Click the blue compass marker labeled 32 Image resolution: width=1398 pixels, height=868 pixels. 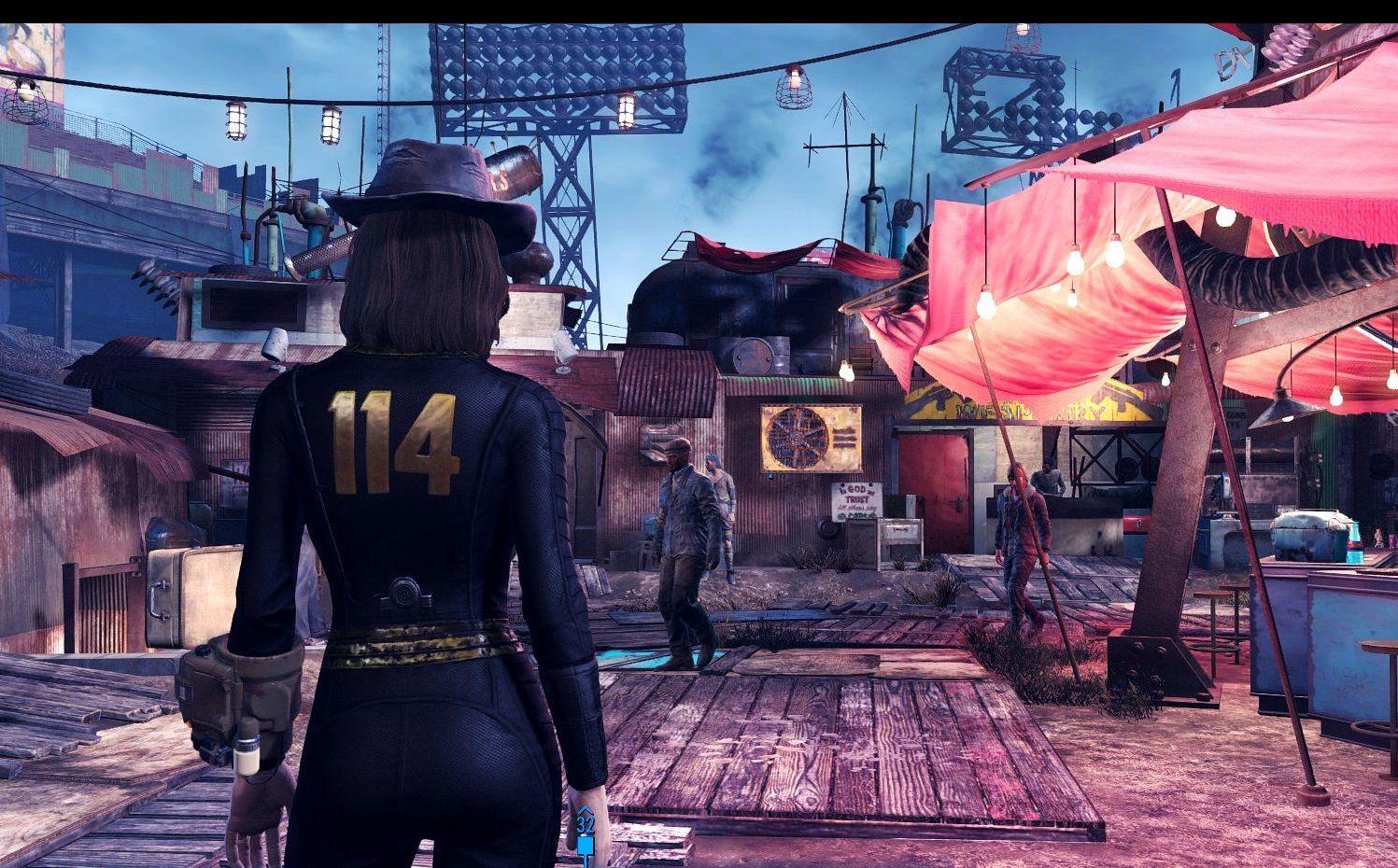click(586, 827)
